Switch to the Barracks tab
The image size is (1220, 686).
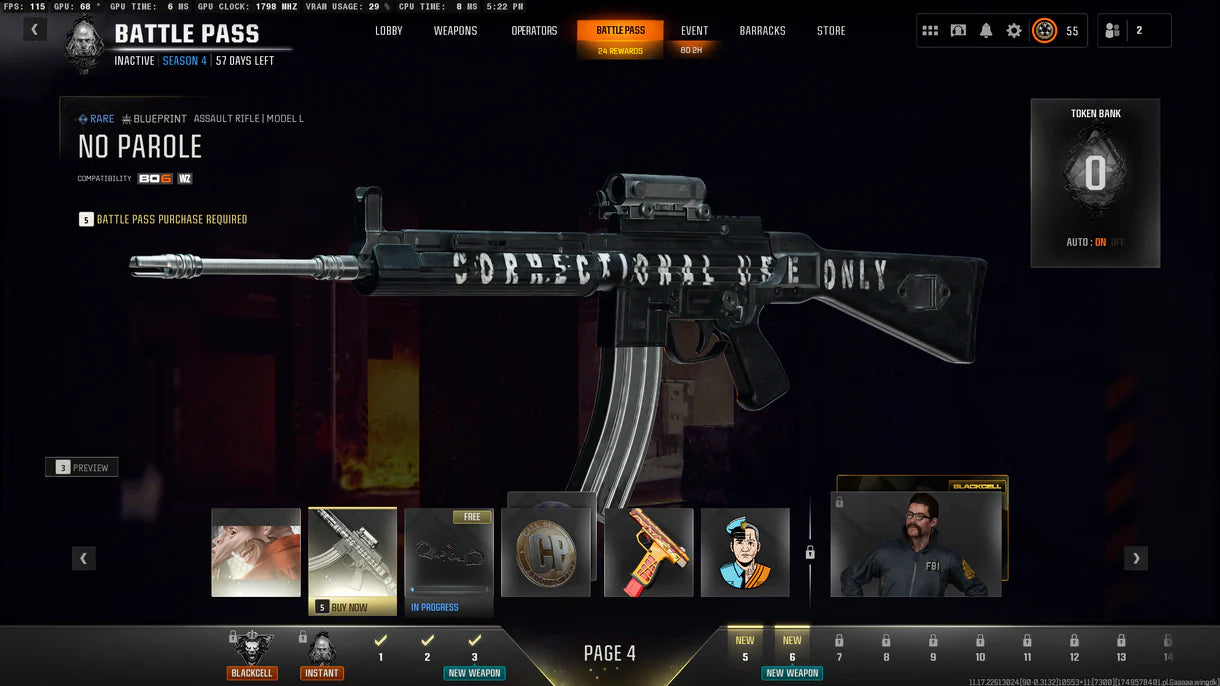click(762, 31)
